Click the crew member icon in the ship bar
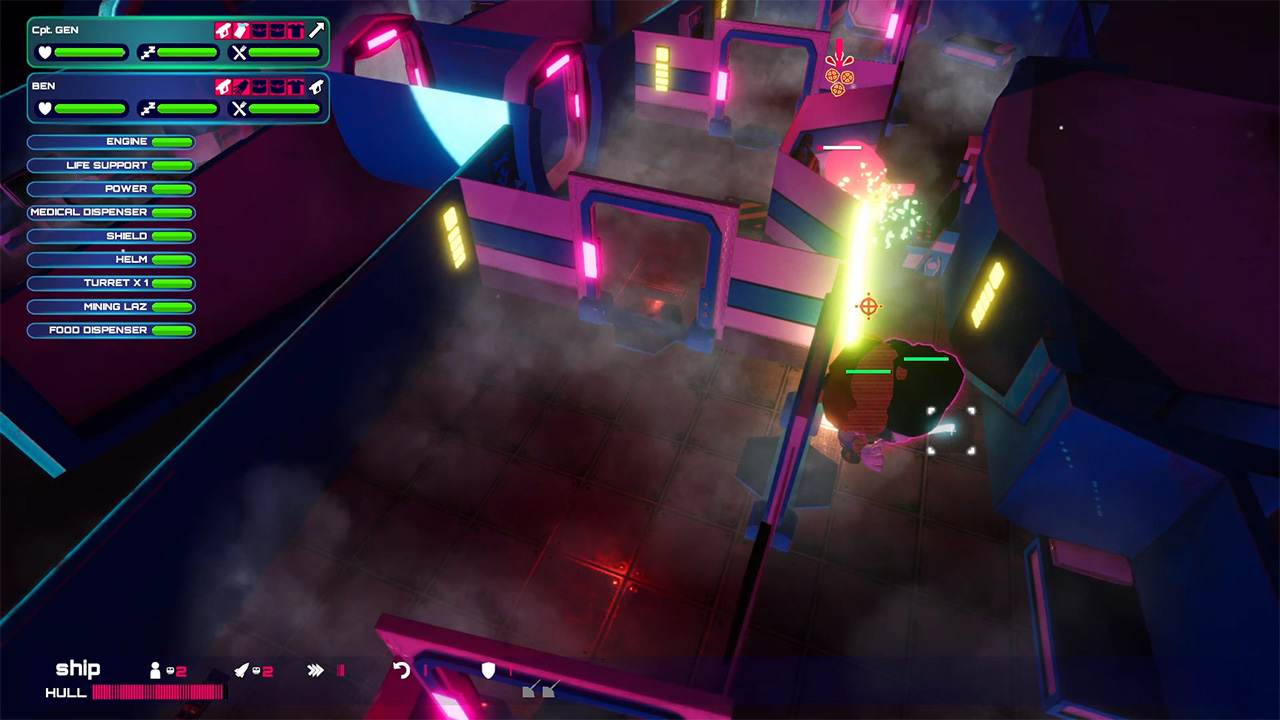The image size is (1280, 720). pyautogui.click(x=155, y=670)
